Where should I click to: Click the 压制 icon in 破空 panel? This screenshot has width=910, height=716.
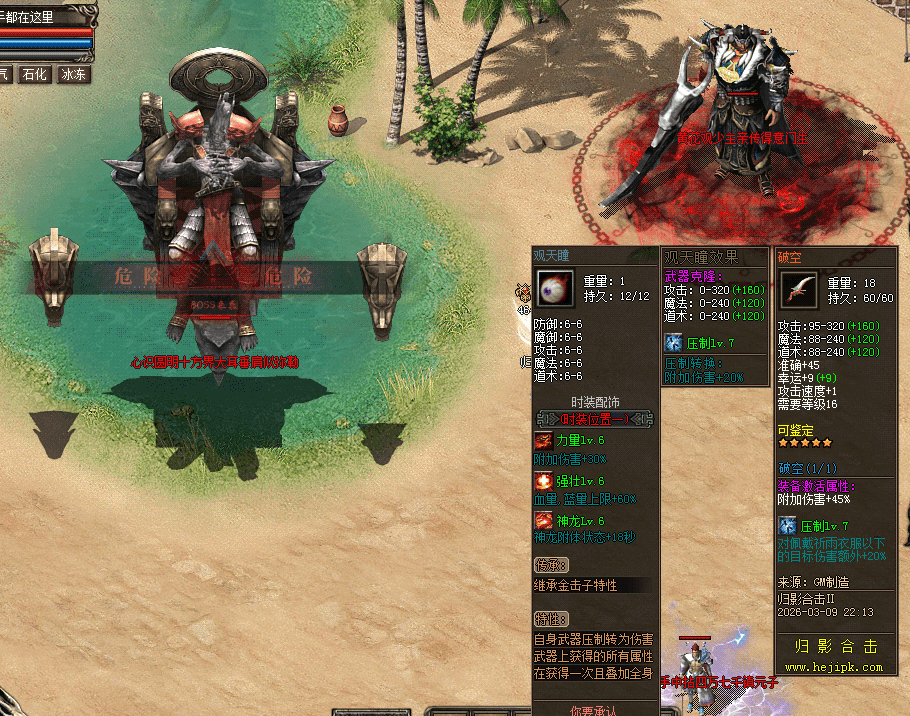(x=787, y=526)
